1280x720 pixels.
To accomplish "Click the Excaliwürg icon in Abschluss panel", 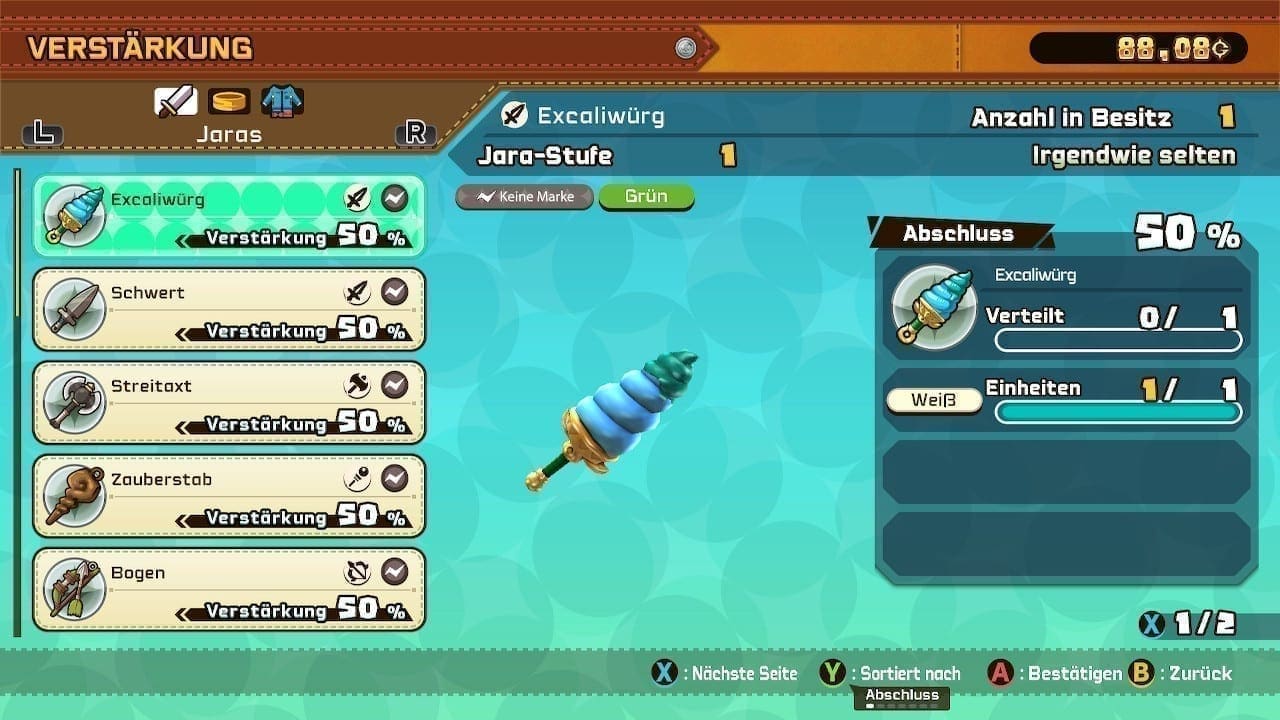I will (x=934, y=308).
